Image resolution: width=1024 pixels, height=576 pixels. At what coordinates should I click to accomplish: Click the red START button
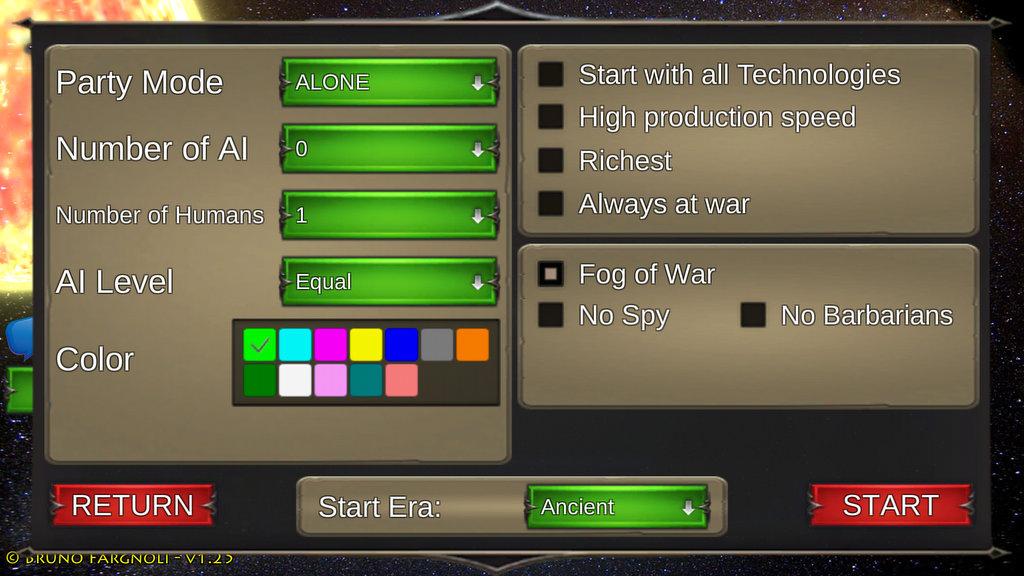tap(890, 505)
